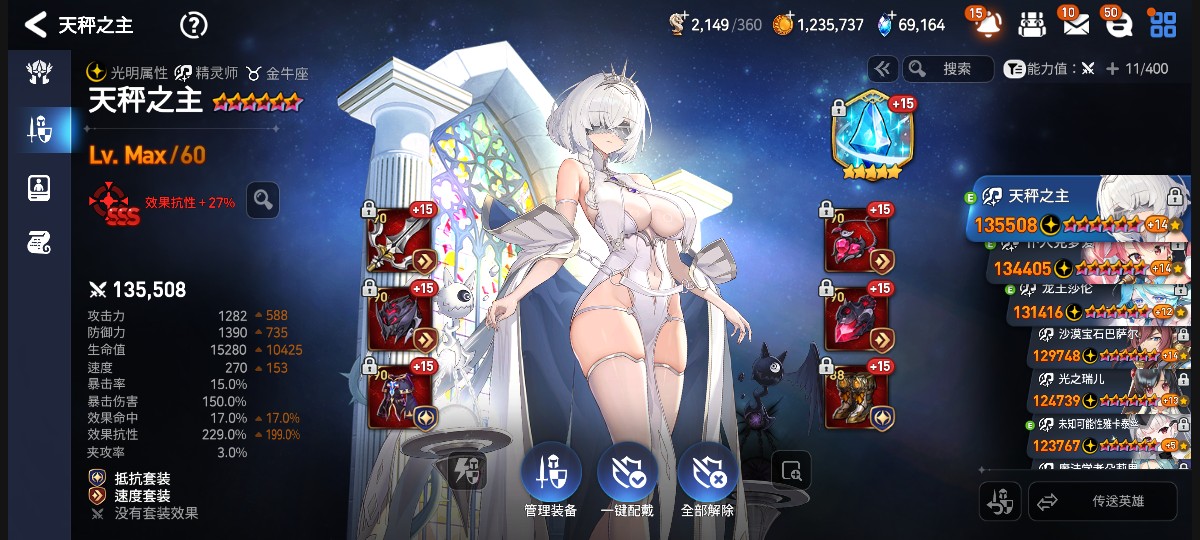Click the hero search box
The image size is (1200, 540).
(x=948, y=69)
